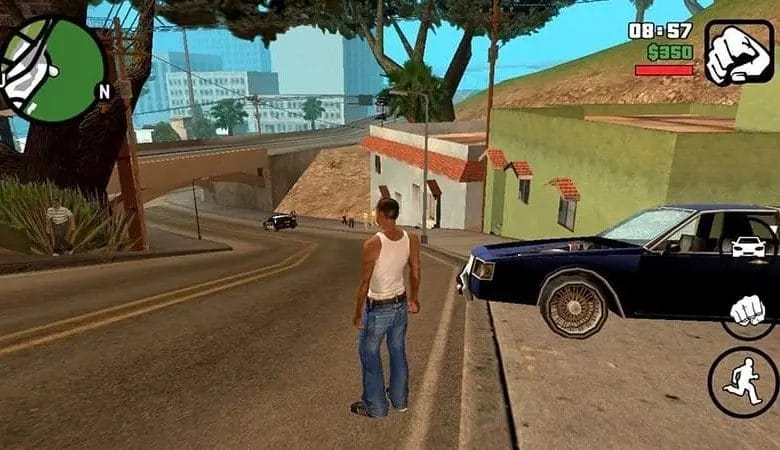Activate the punch attack button
This screenshot has width=780, height=450.
[x=748, y=312]
